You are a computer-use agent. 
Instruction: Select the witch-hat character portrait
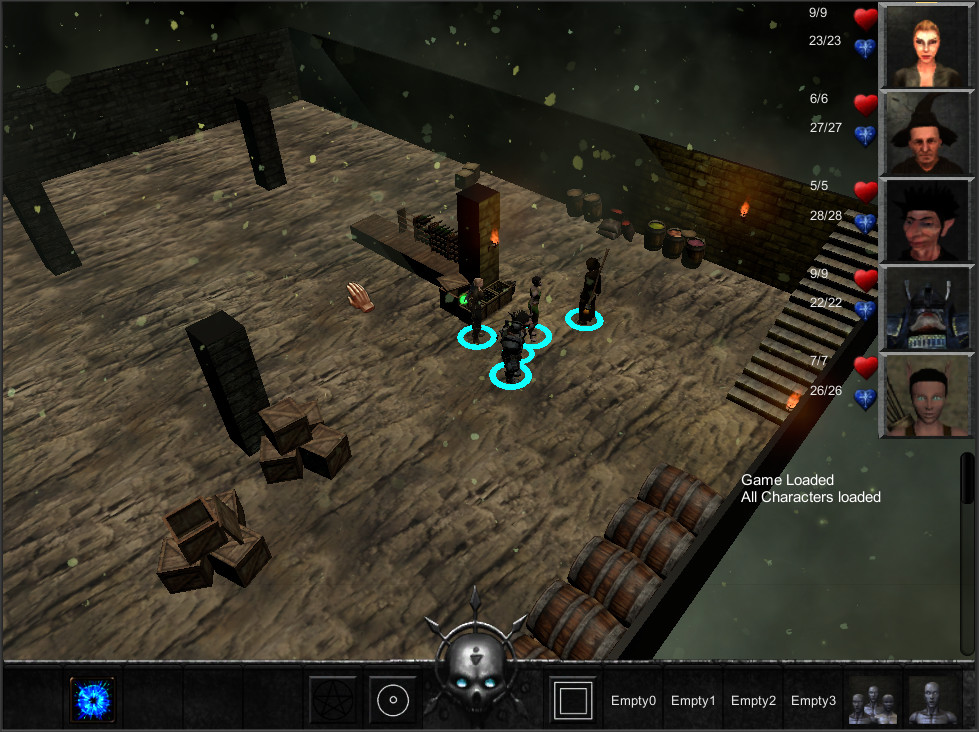pos(925,134)
